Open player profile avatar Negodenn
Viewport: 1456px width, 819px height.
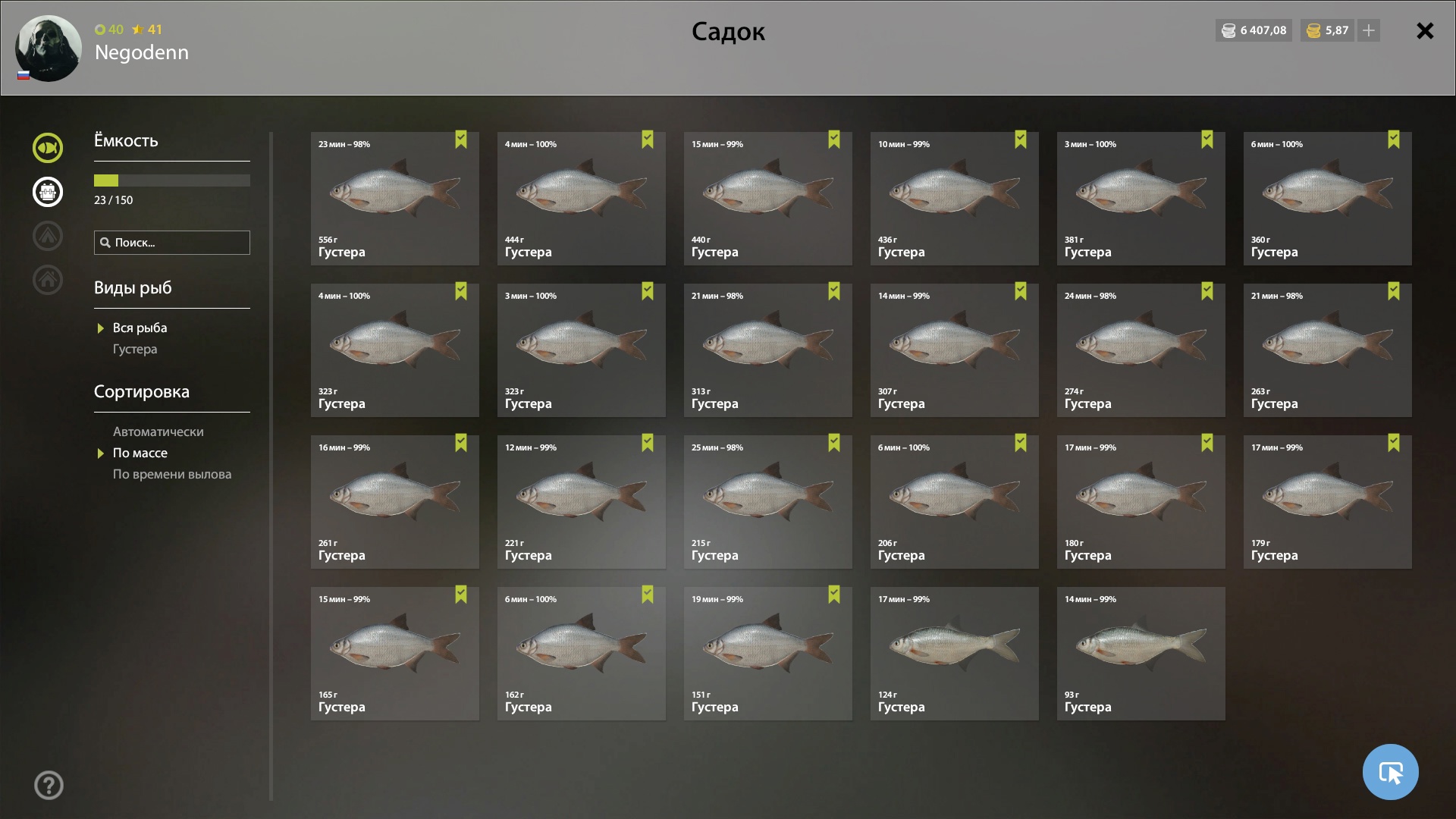[x=49, y=49]
